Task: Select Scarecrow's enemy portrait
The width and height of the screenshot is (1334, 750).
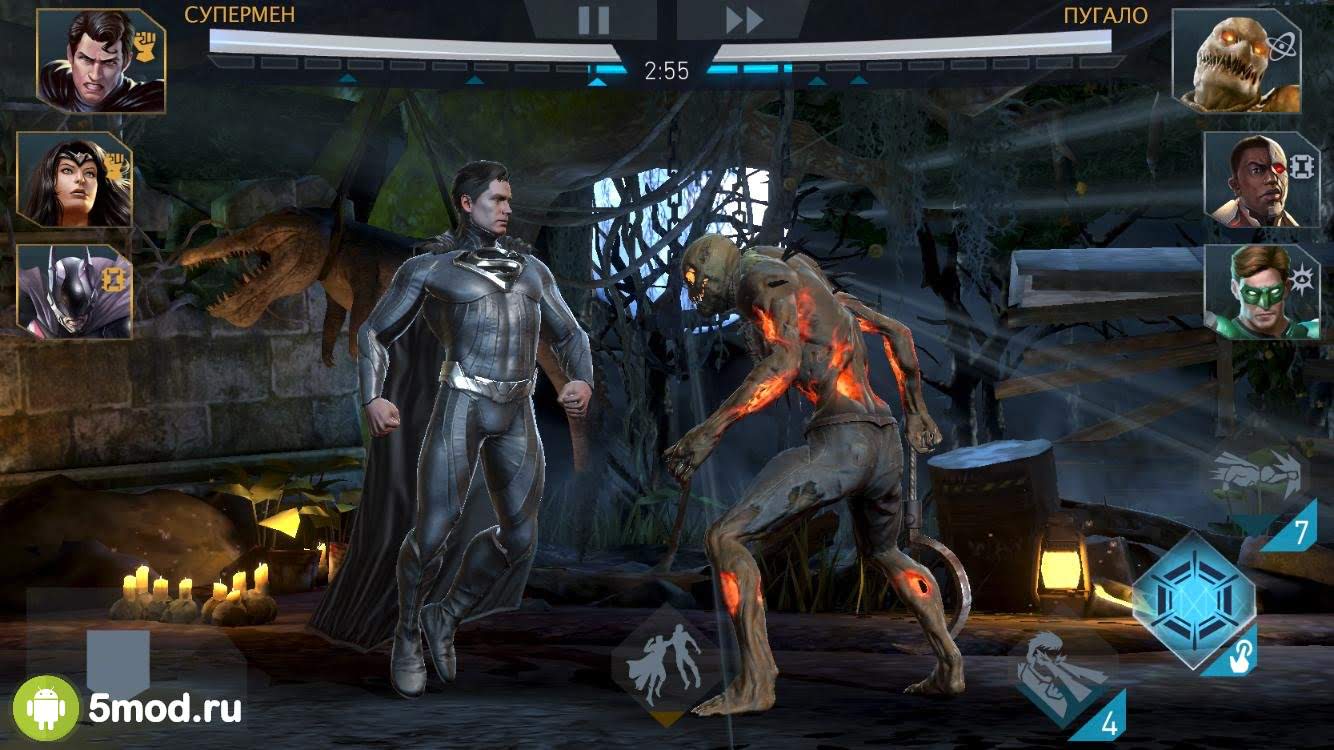Action: tap(1236, 60)
